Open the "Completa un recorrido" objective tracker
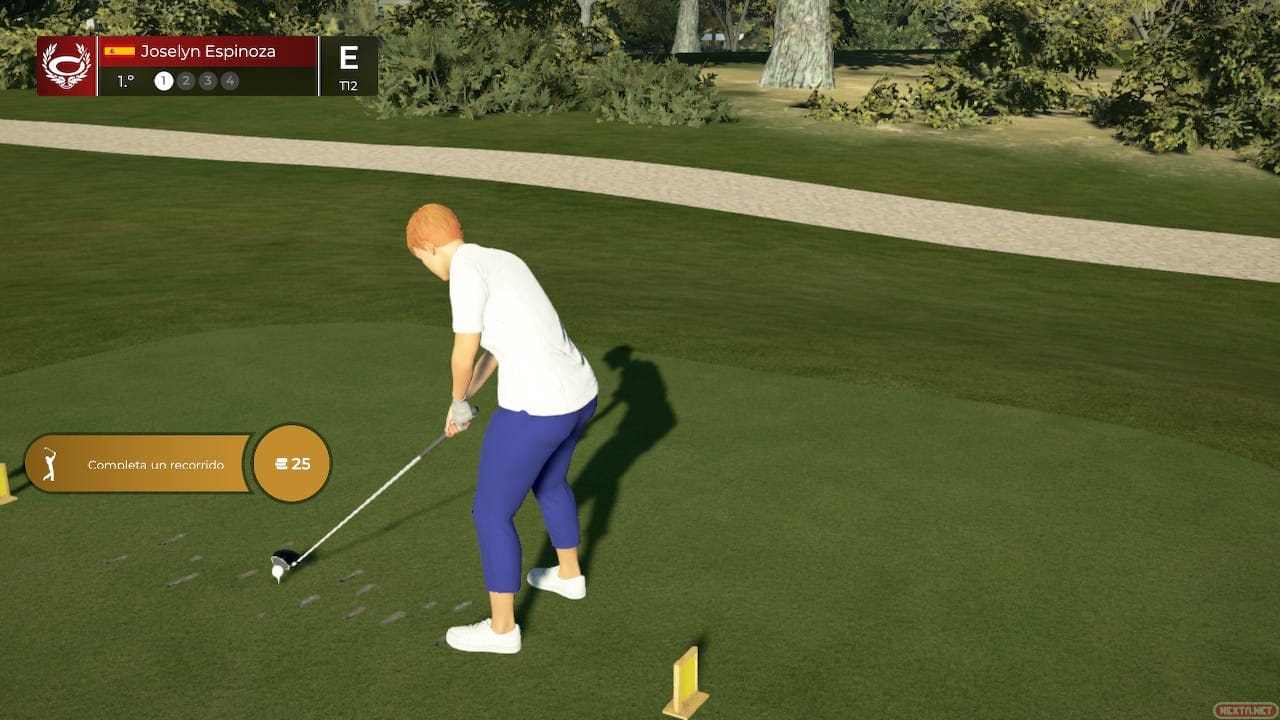Screen dimensions: 1280x720 [138, 464]
